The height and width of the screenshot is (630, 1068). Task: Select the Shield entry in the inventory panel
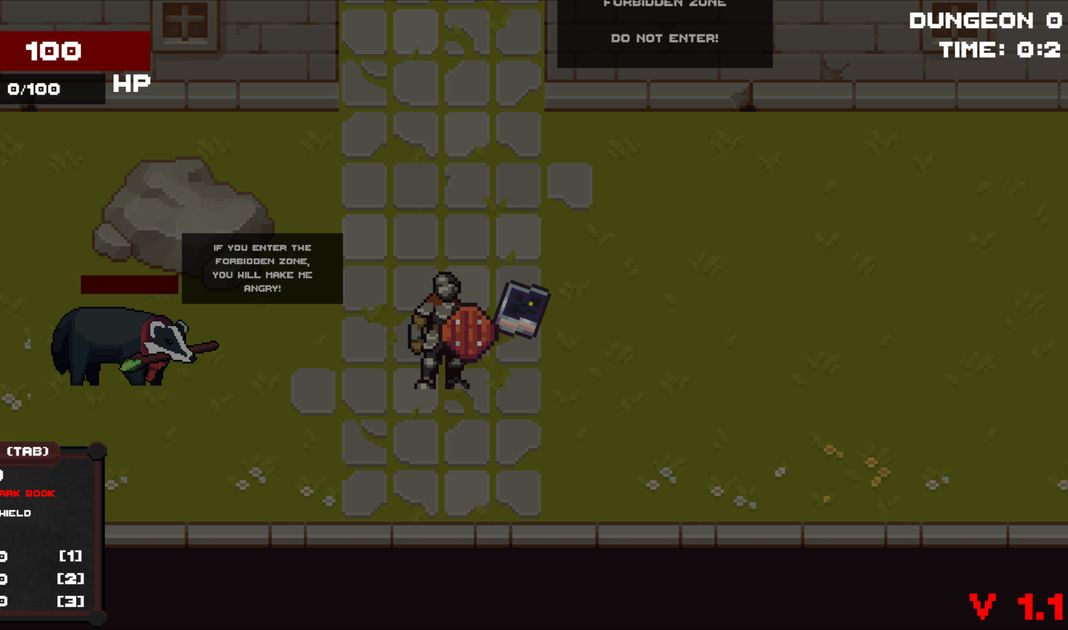click(16, 513)
